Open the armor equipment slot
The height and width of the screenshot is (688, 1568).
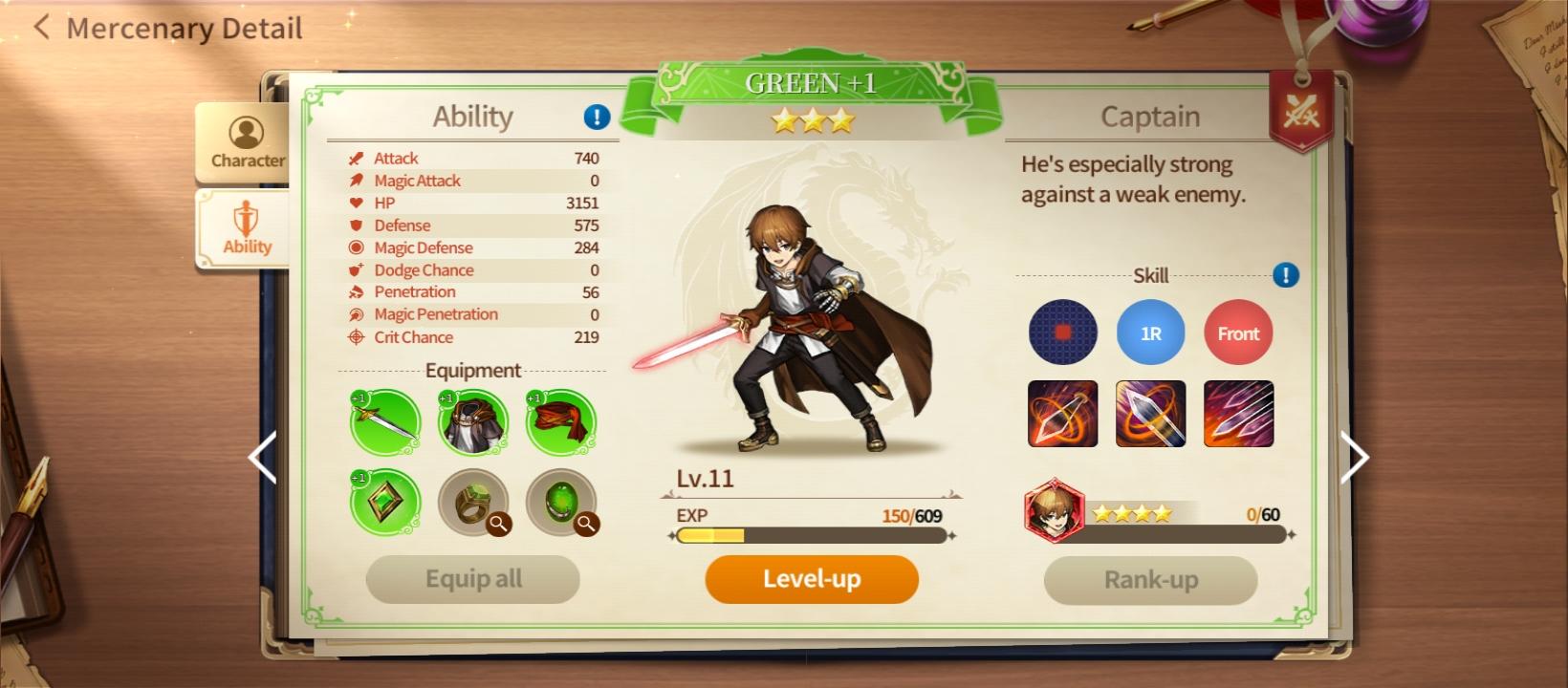(473, 423)
